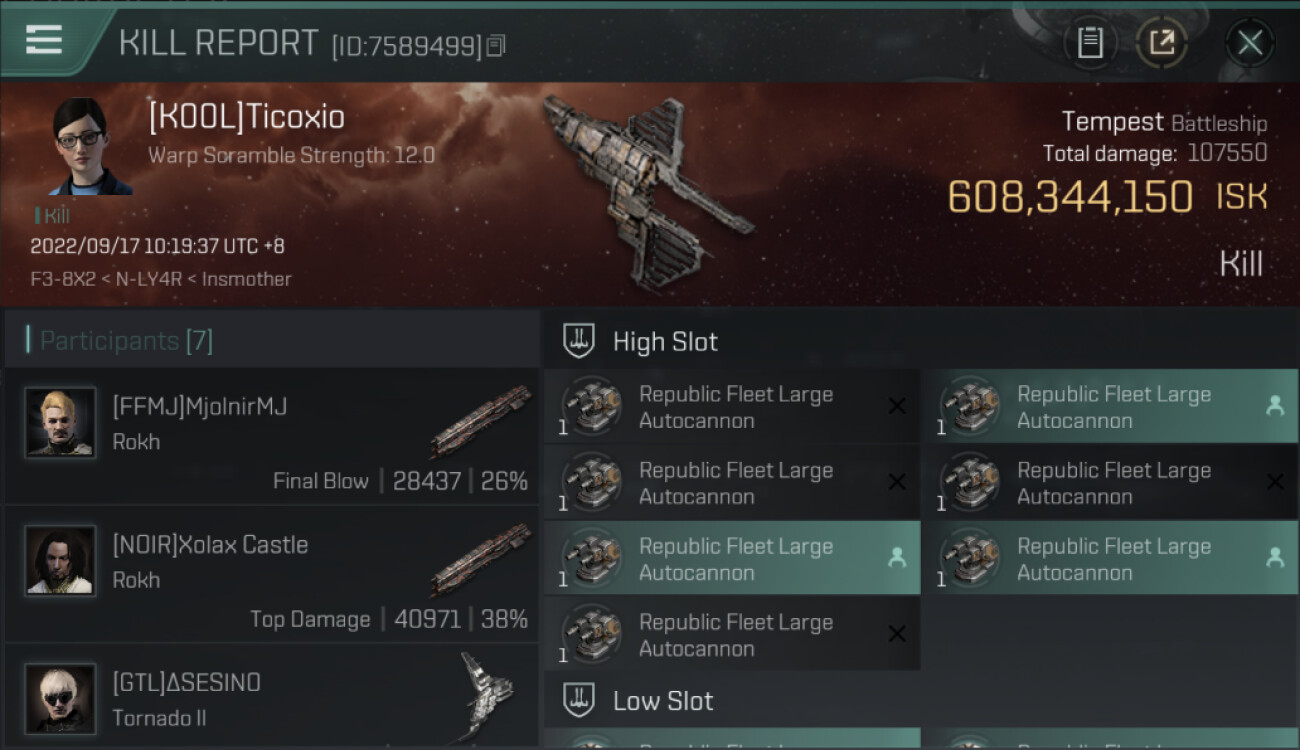Open the hamburger menu
The width and height of the screenshot is (1300, 750).
point(45,40)
